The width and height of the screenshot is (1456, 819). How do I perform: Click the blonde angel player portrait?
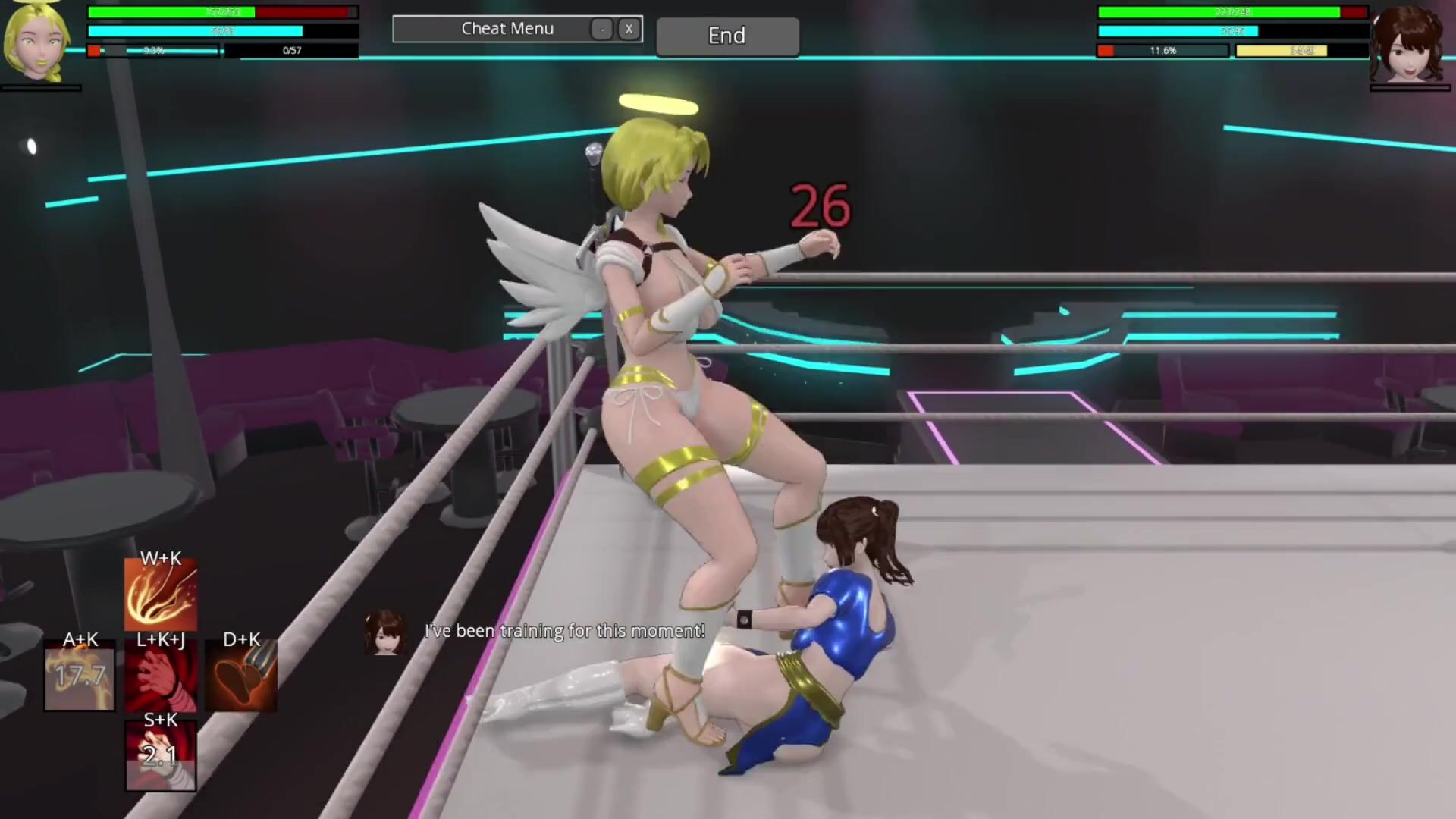coord(38,42)
